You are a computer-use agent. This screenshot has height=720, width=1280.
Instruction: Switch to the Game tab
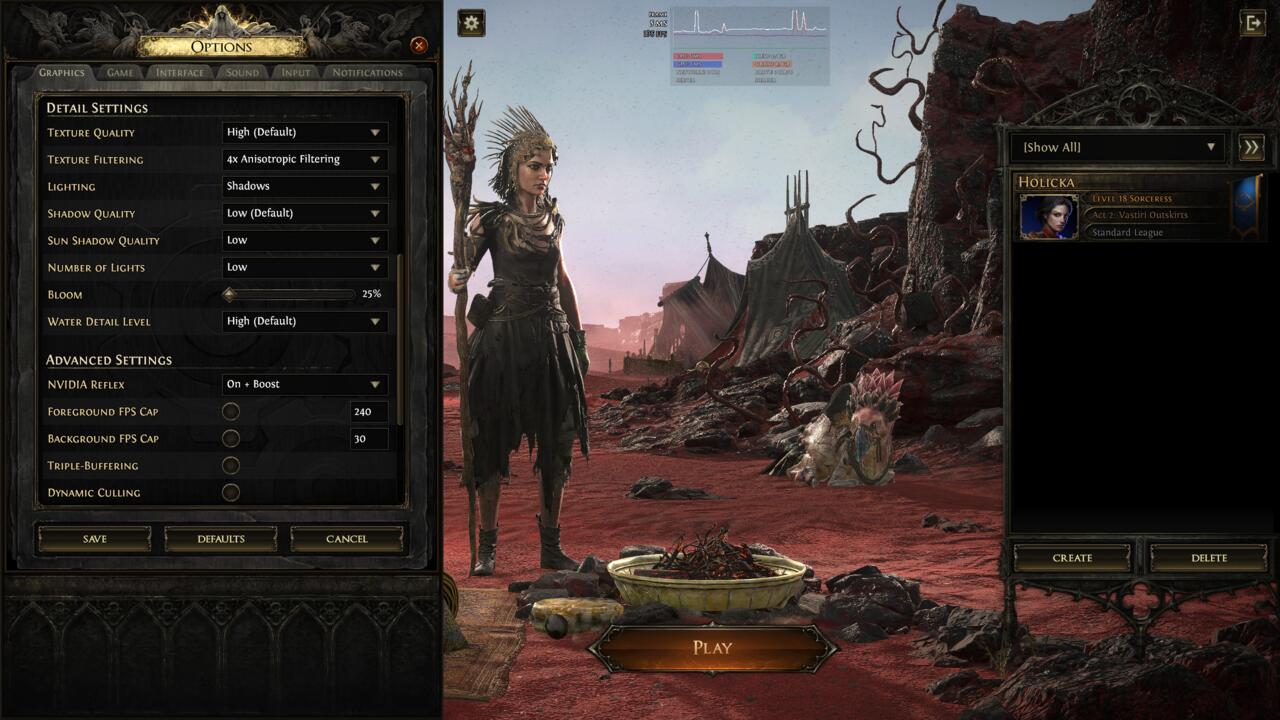(x=120, y=72)
